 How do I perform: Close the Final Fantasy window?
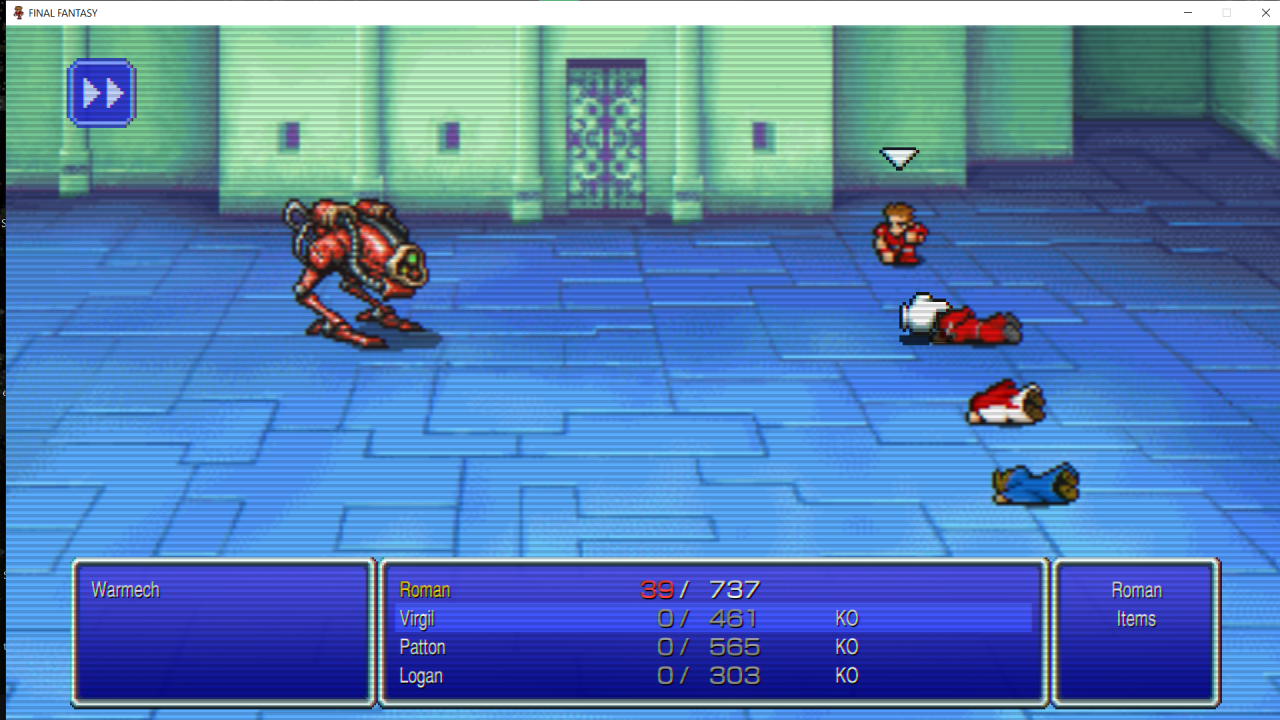click(1265, 13)
